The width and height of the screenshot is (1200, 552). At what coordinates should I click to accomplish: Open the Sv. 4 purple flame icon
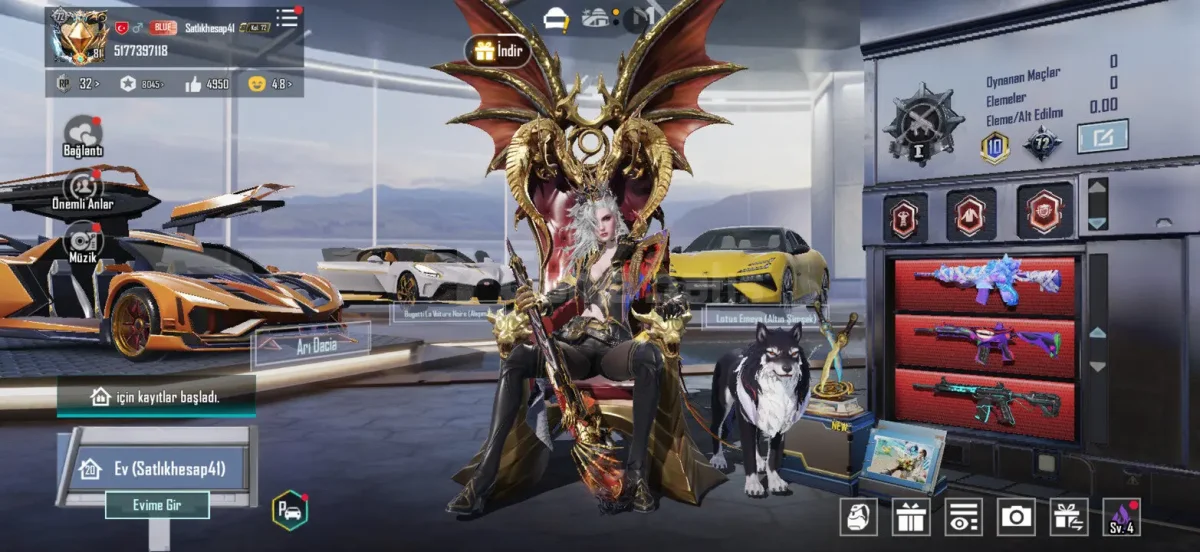(1121, 517)
